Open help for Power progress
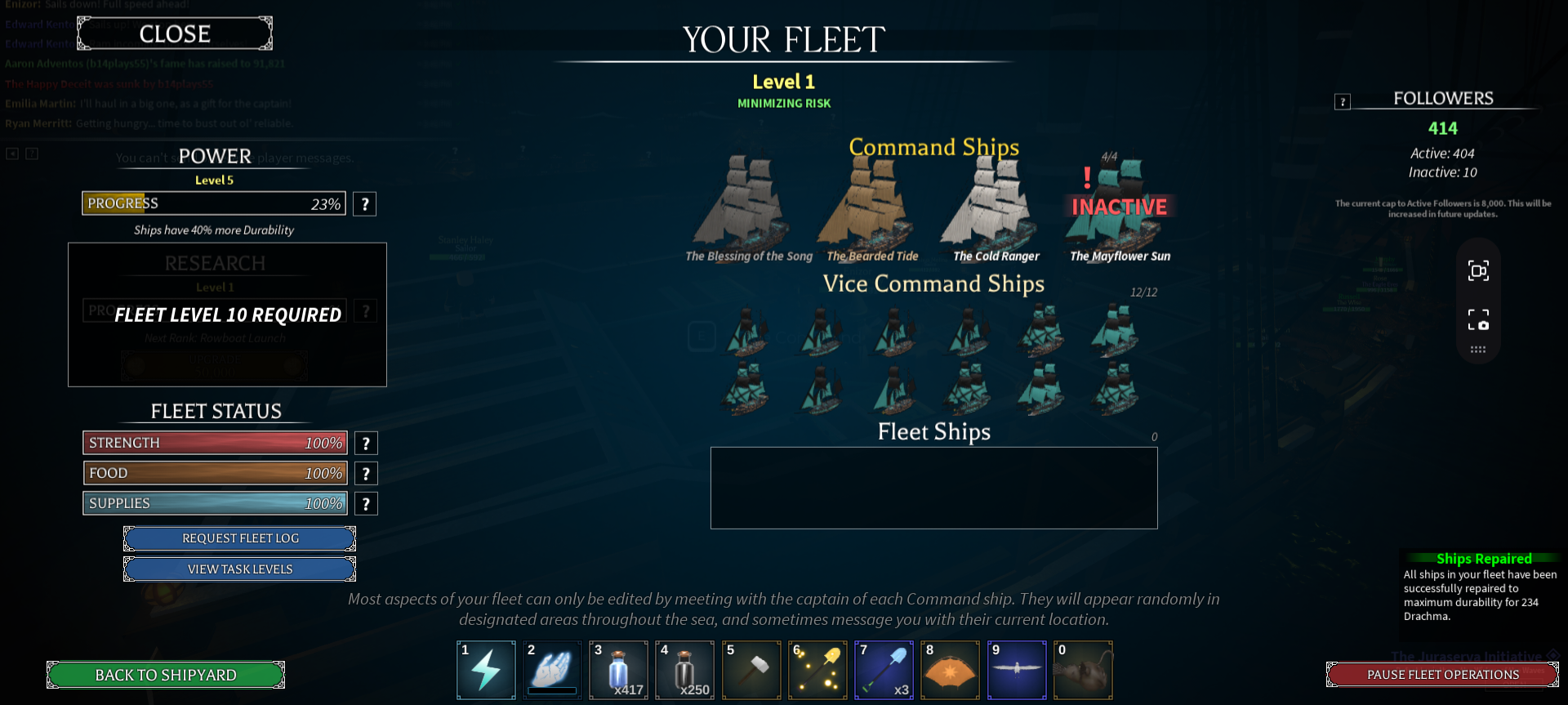The height and width of the screenshot is (705, 1568). pyautogui.click(x=365, y=204)
